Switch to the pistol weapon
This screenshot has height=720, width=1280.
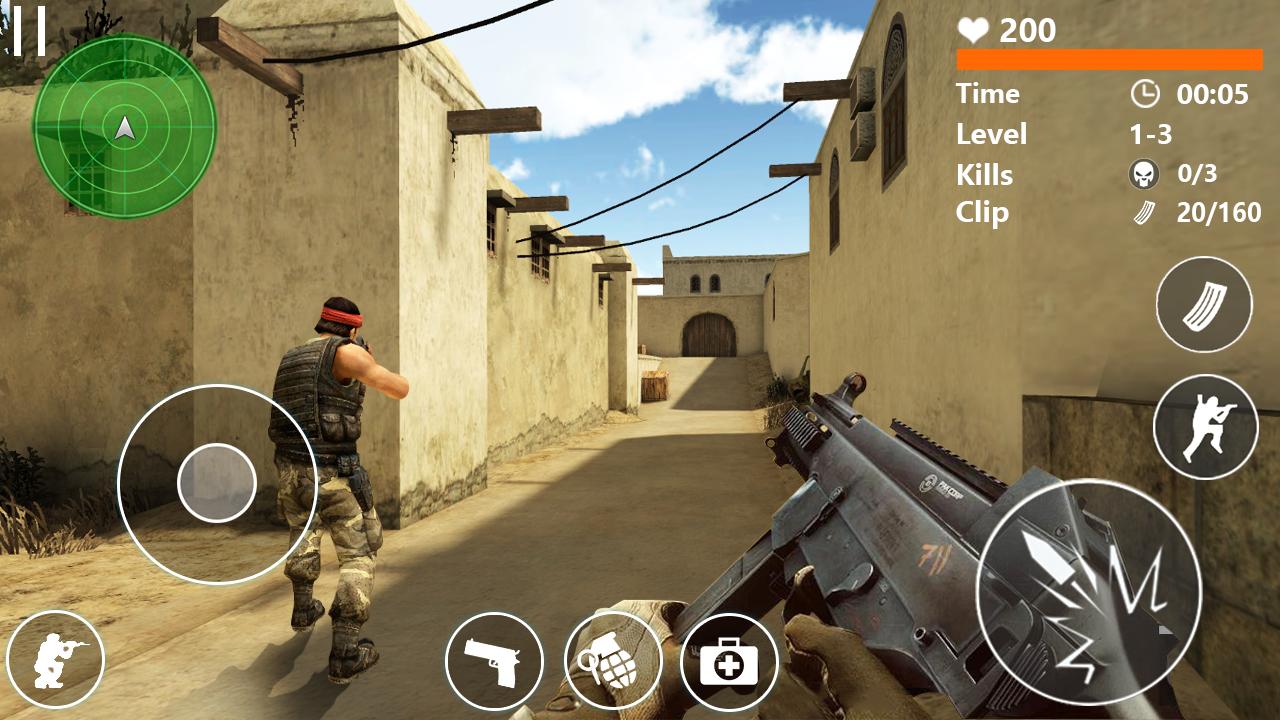[494, 661]
